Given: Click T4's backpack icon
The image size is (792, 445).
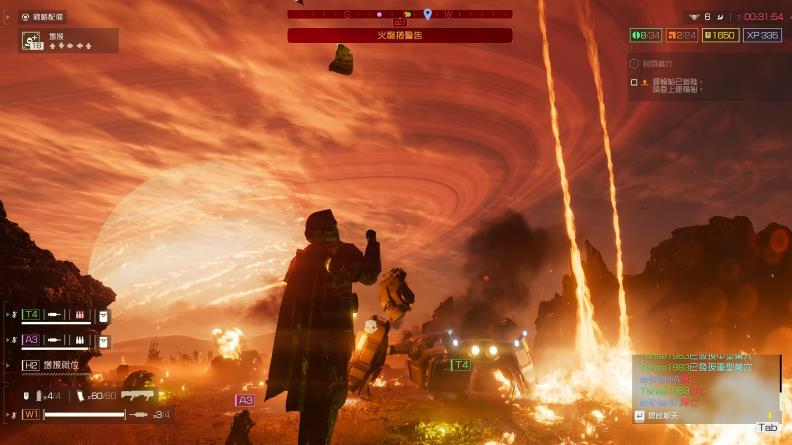Looking at the screenshot, I should (103, 314).
